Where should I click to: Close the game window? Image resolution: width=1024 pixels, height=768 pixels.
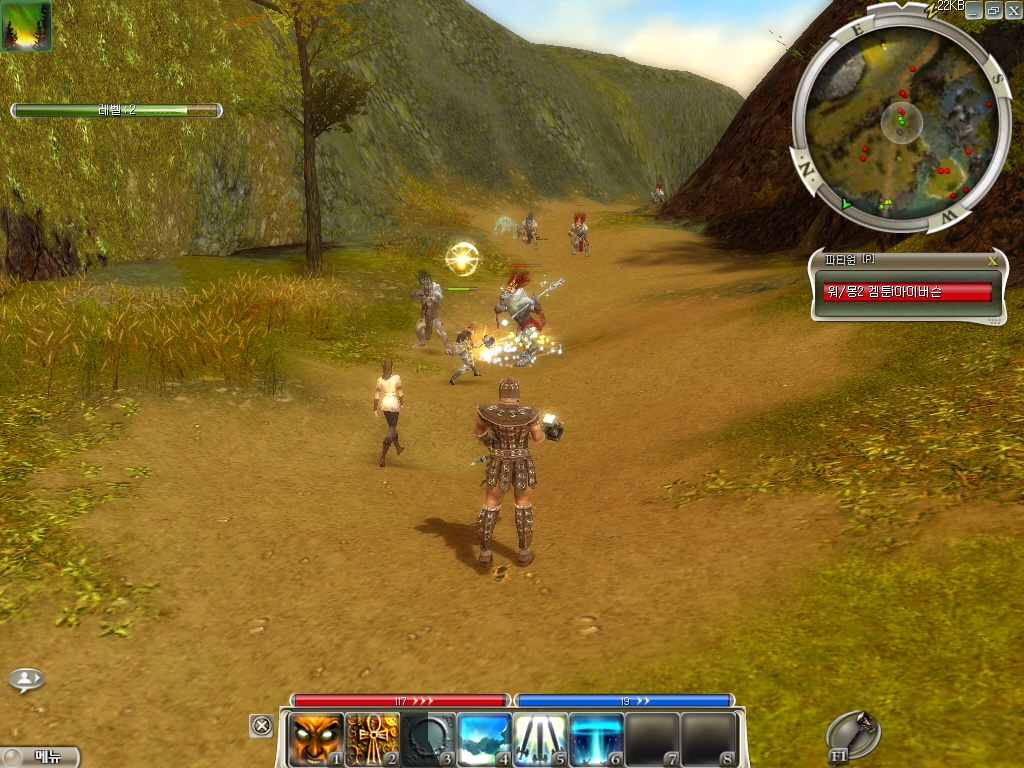[1012, 10]
